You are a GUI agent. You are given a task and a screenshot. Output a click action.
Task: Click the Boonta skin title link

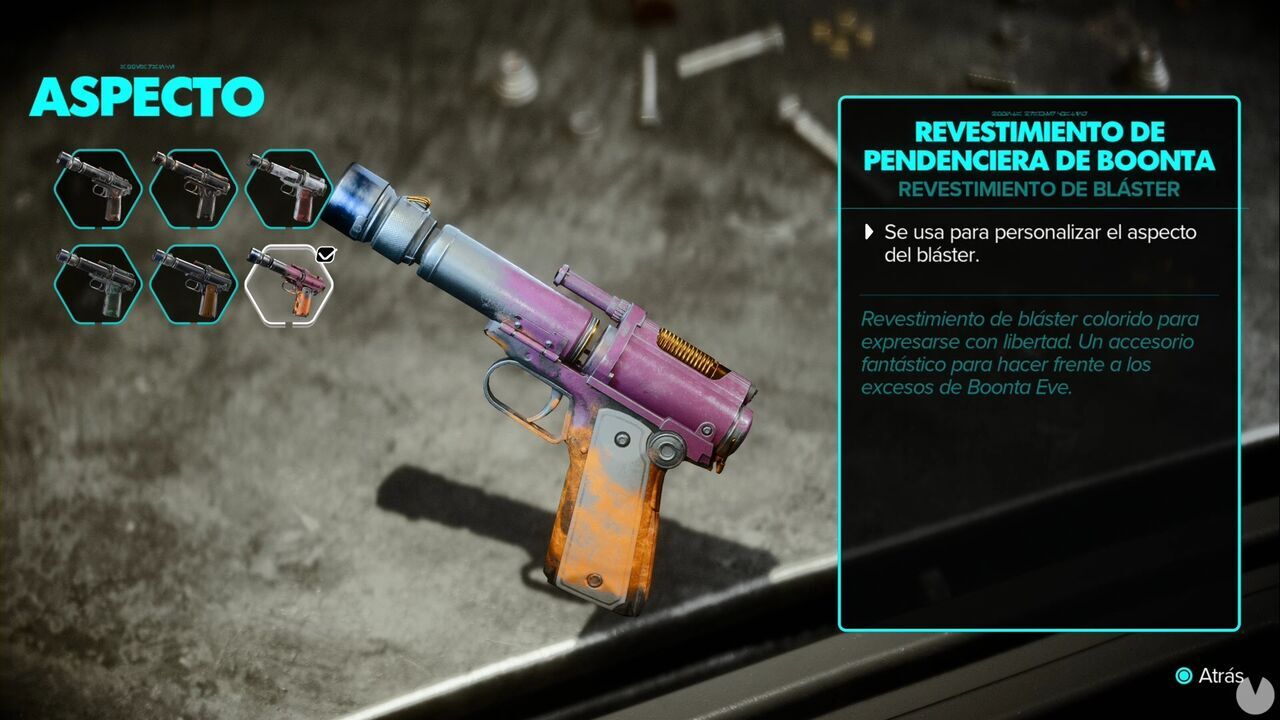point(1047,145)
